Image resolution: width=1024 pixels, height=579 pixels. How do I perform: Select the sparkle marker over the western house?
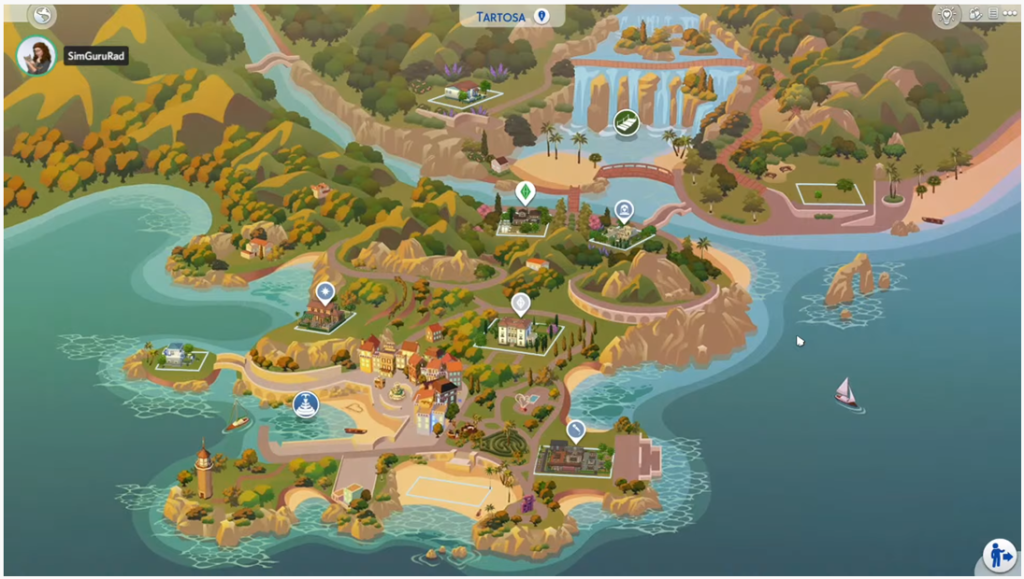tap(325, 292)
